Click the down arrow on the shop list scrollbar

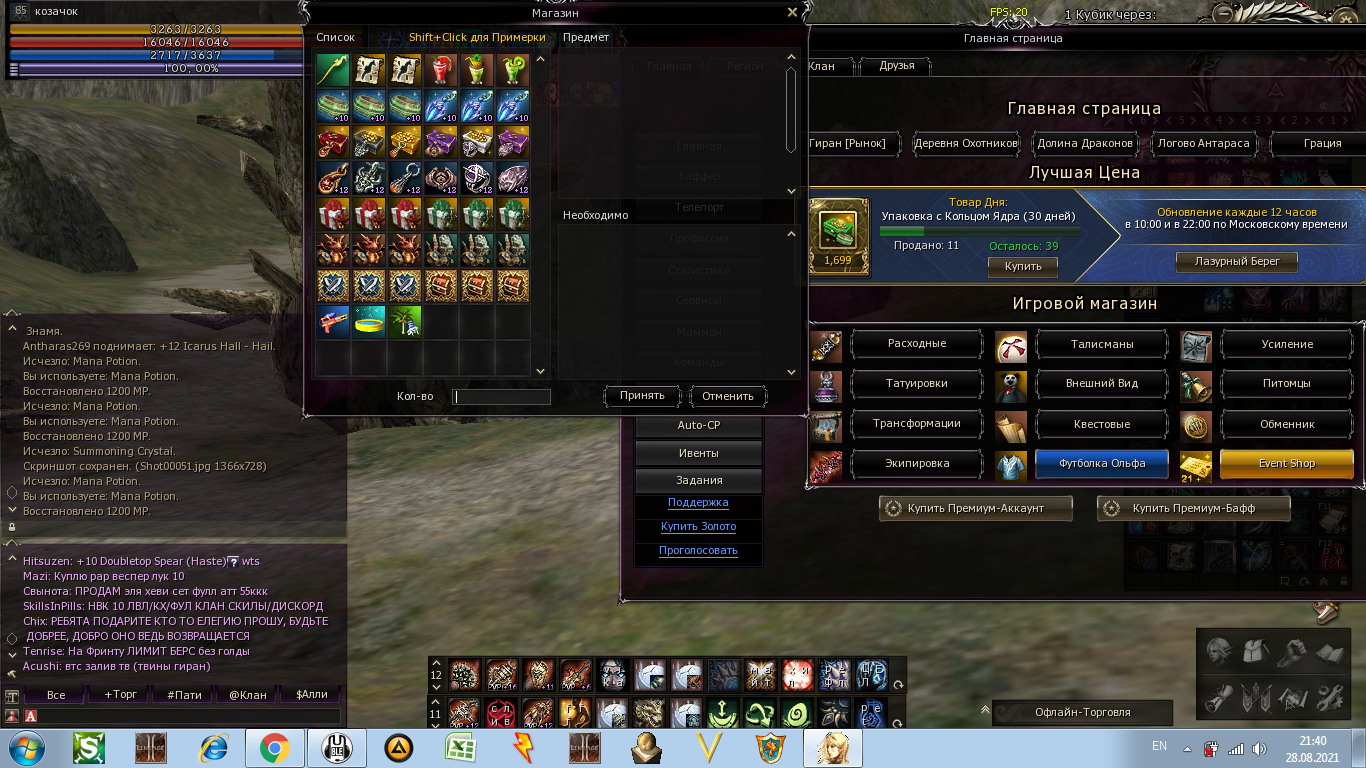(539, 370)
